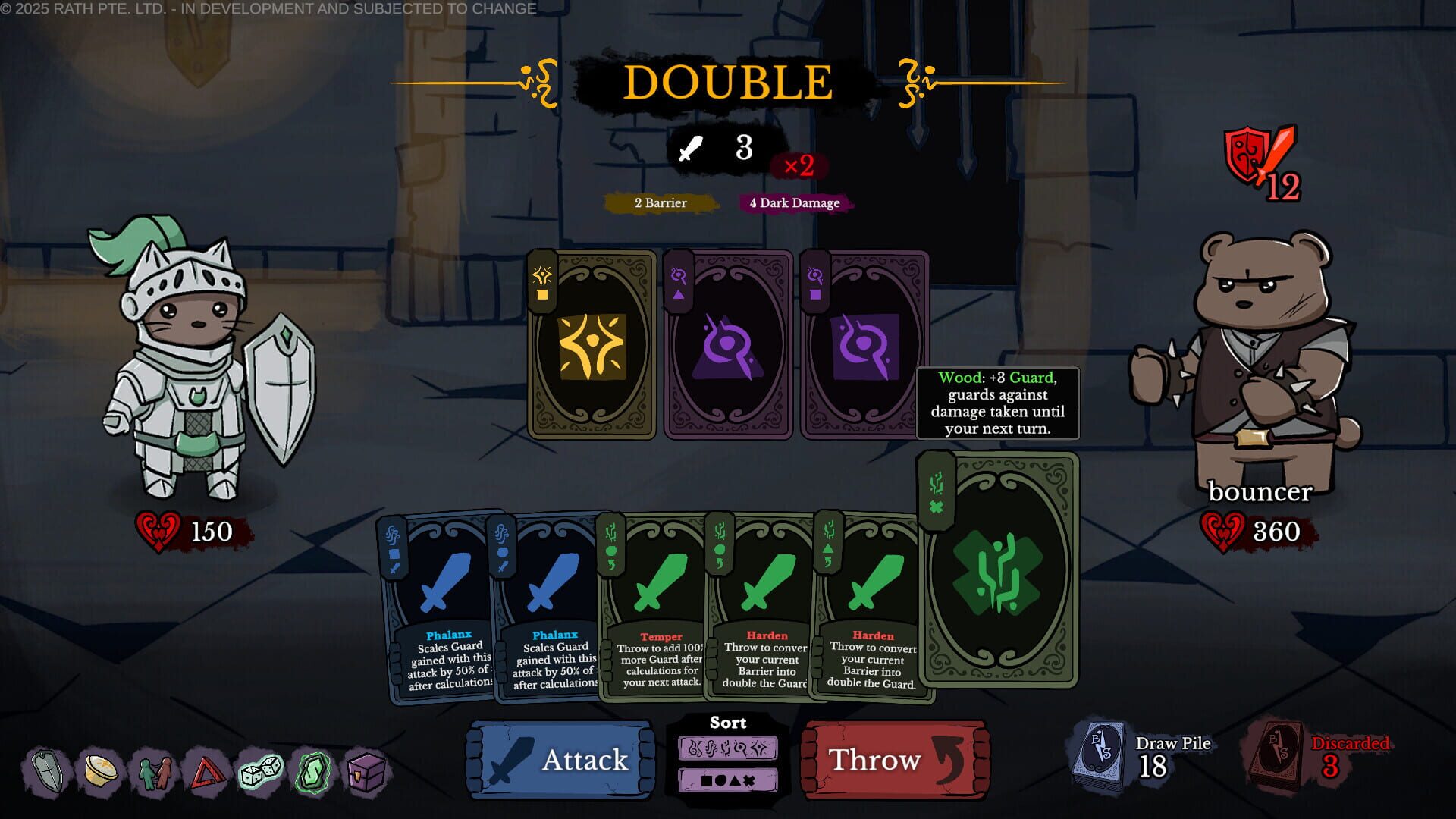1456x819 pixels.
Task: Sort hand by rune type
Action: point(728,747)
